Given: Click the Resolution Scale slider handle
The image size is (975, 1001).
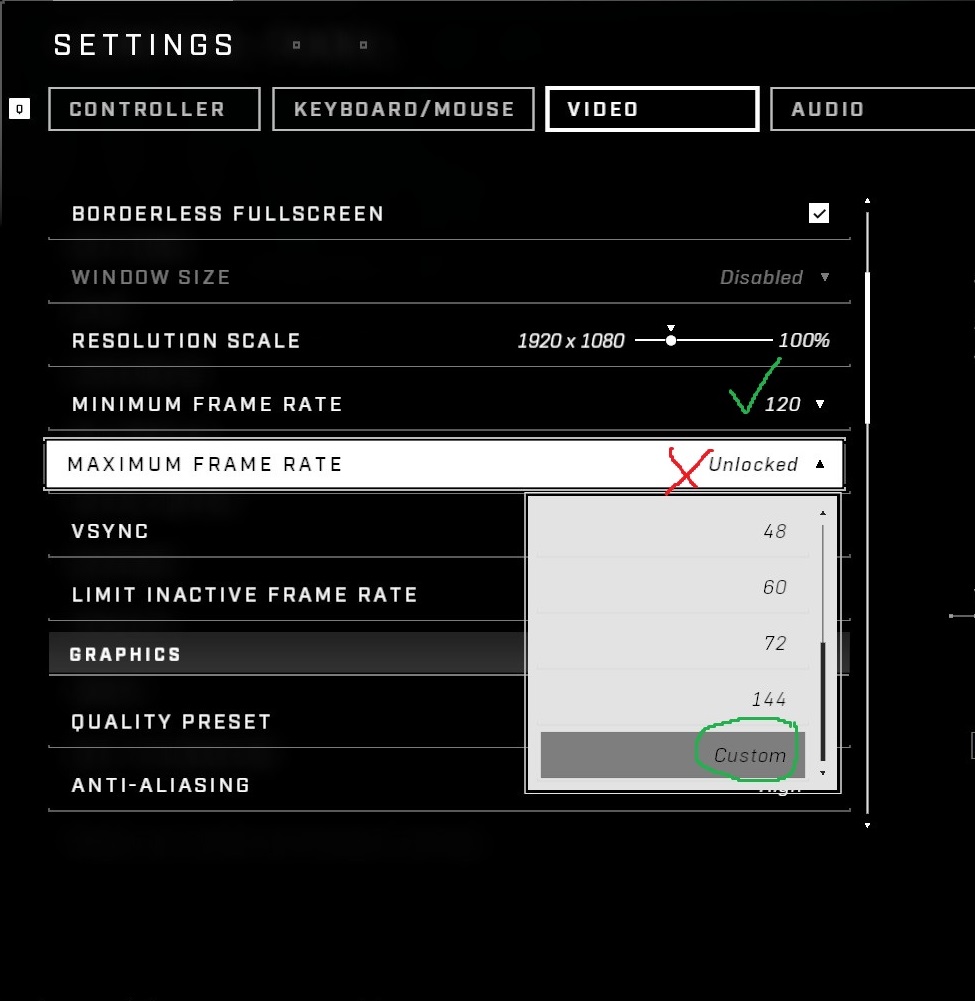Looking at the screenshot, I should [x=671, y=340].
